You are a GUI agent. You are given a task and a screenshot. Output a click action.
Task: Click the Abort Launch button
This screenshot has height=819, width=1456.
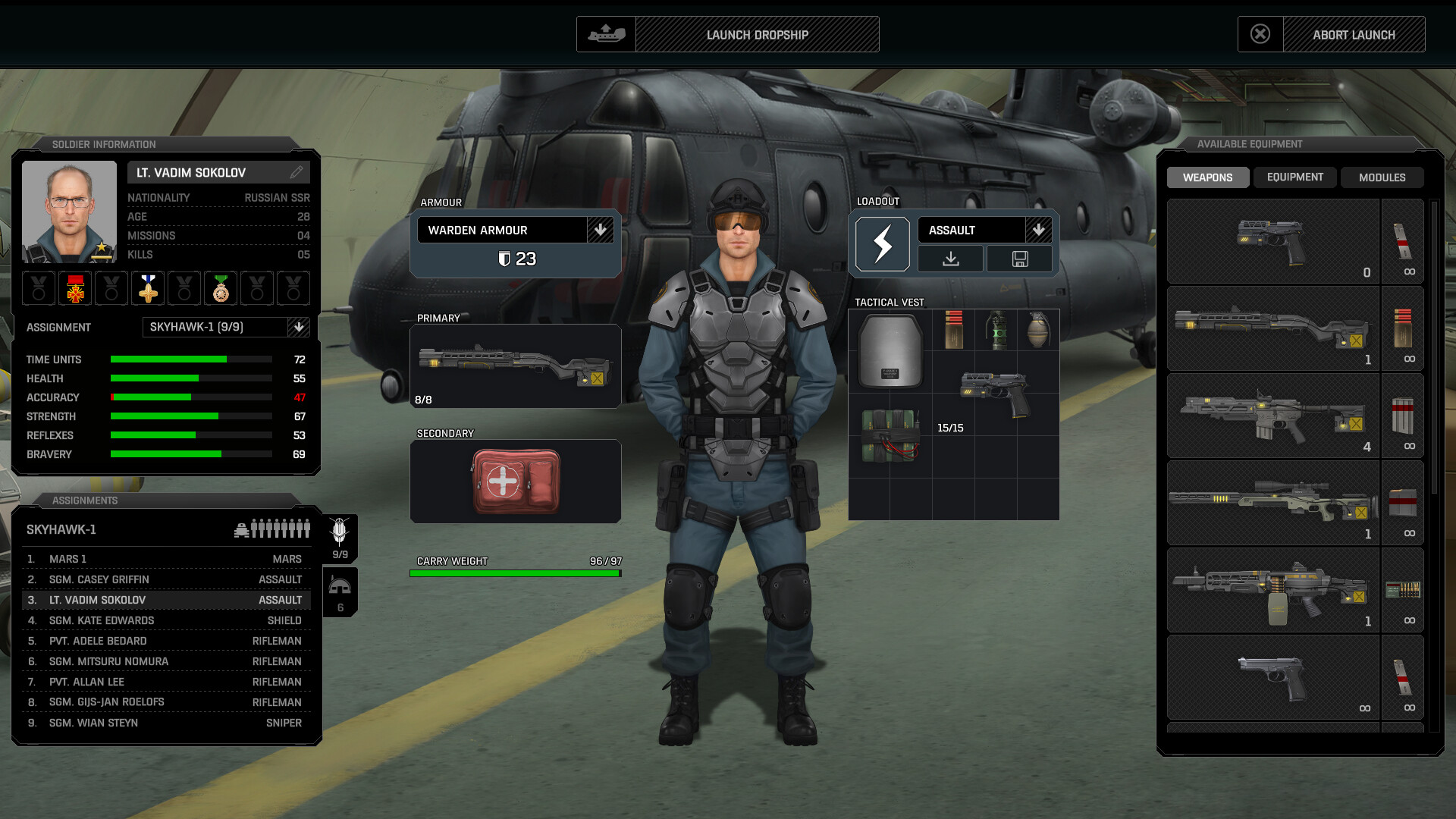(x=1354, y=34)
